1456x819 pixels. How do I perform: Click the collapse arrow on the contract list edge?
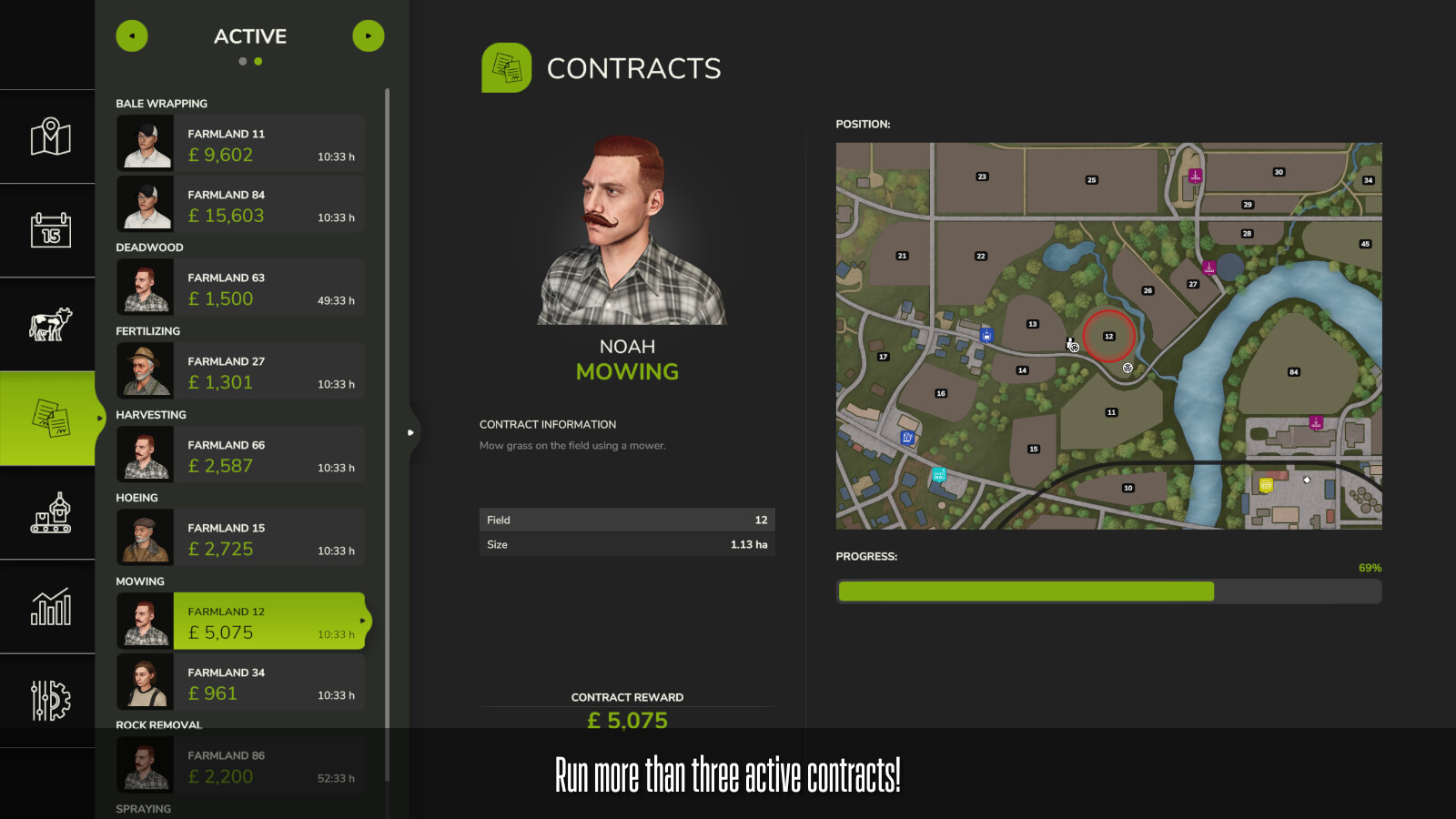[411, 432]
